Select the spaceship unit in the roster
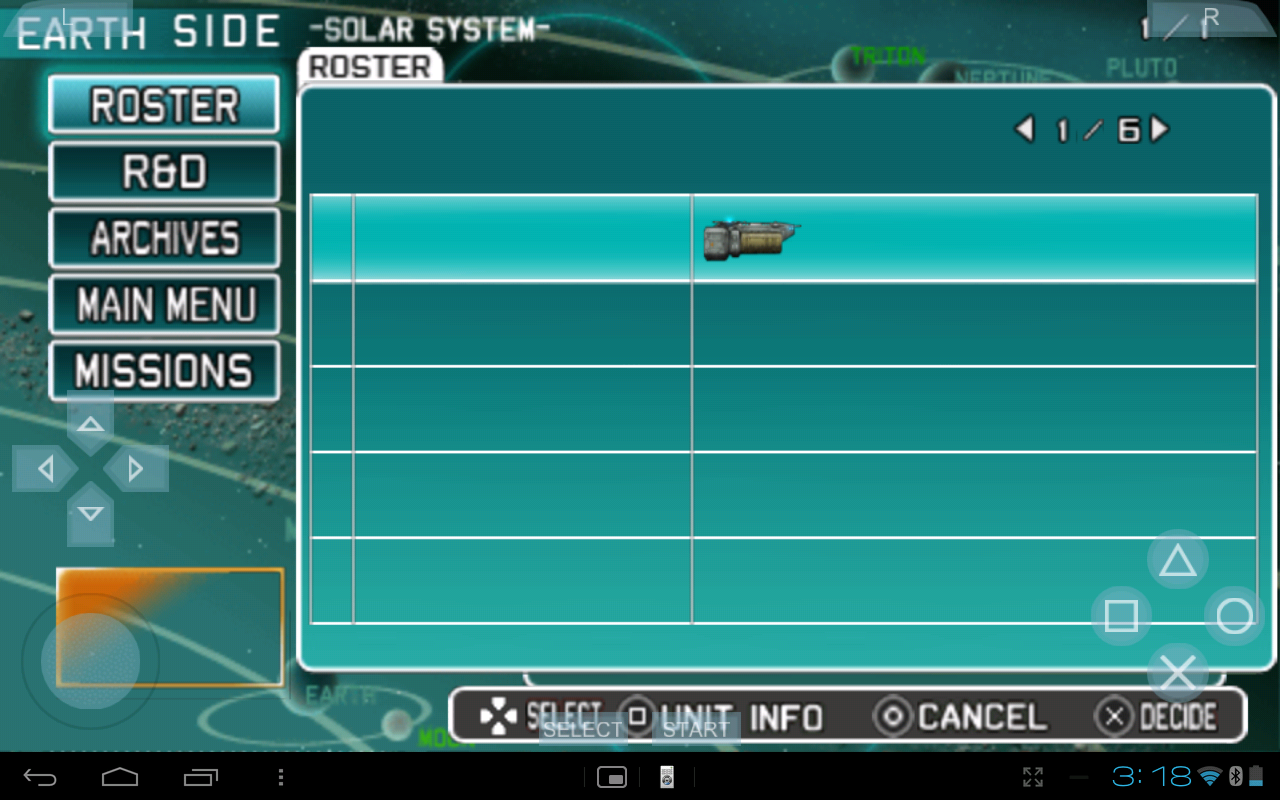Image resolution: width=1280 pixels, height=800 pixels. 751,240
